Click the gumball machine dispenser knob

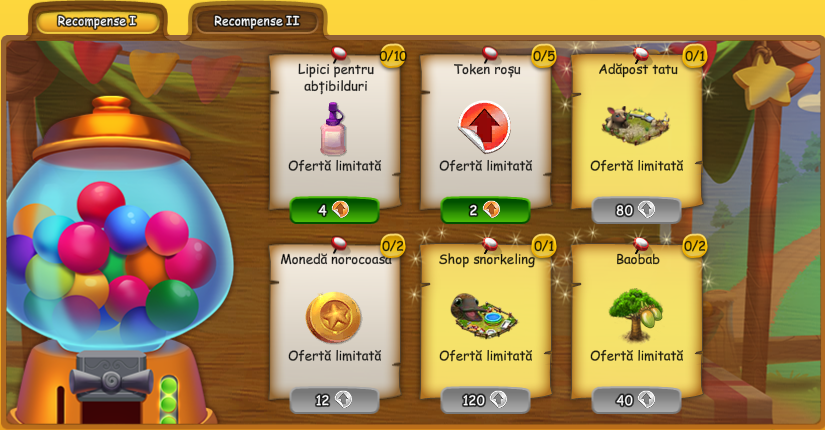[x=111, y=384]
